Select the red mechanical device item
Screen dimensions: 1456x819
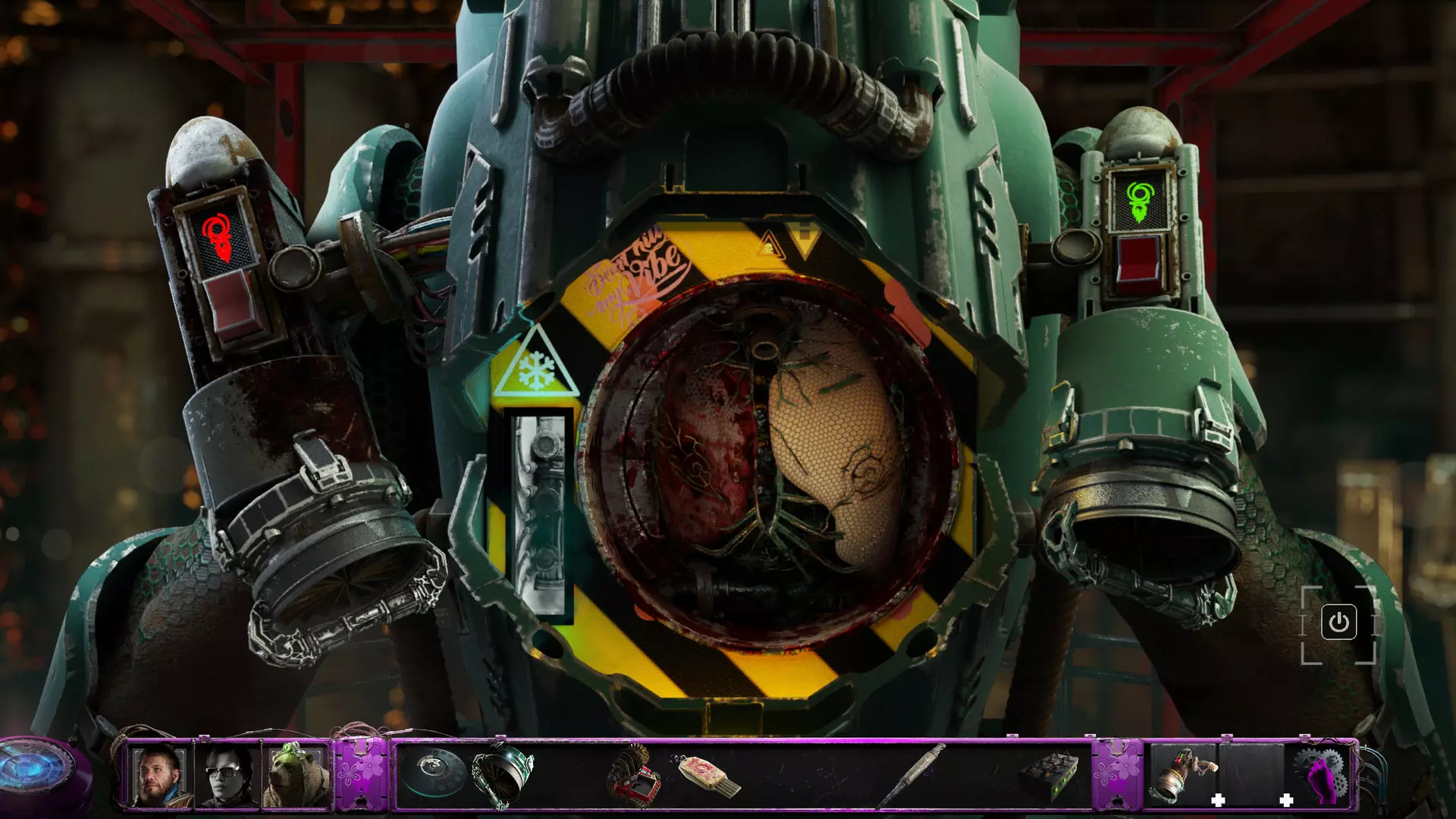[x=633, y=775]
